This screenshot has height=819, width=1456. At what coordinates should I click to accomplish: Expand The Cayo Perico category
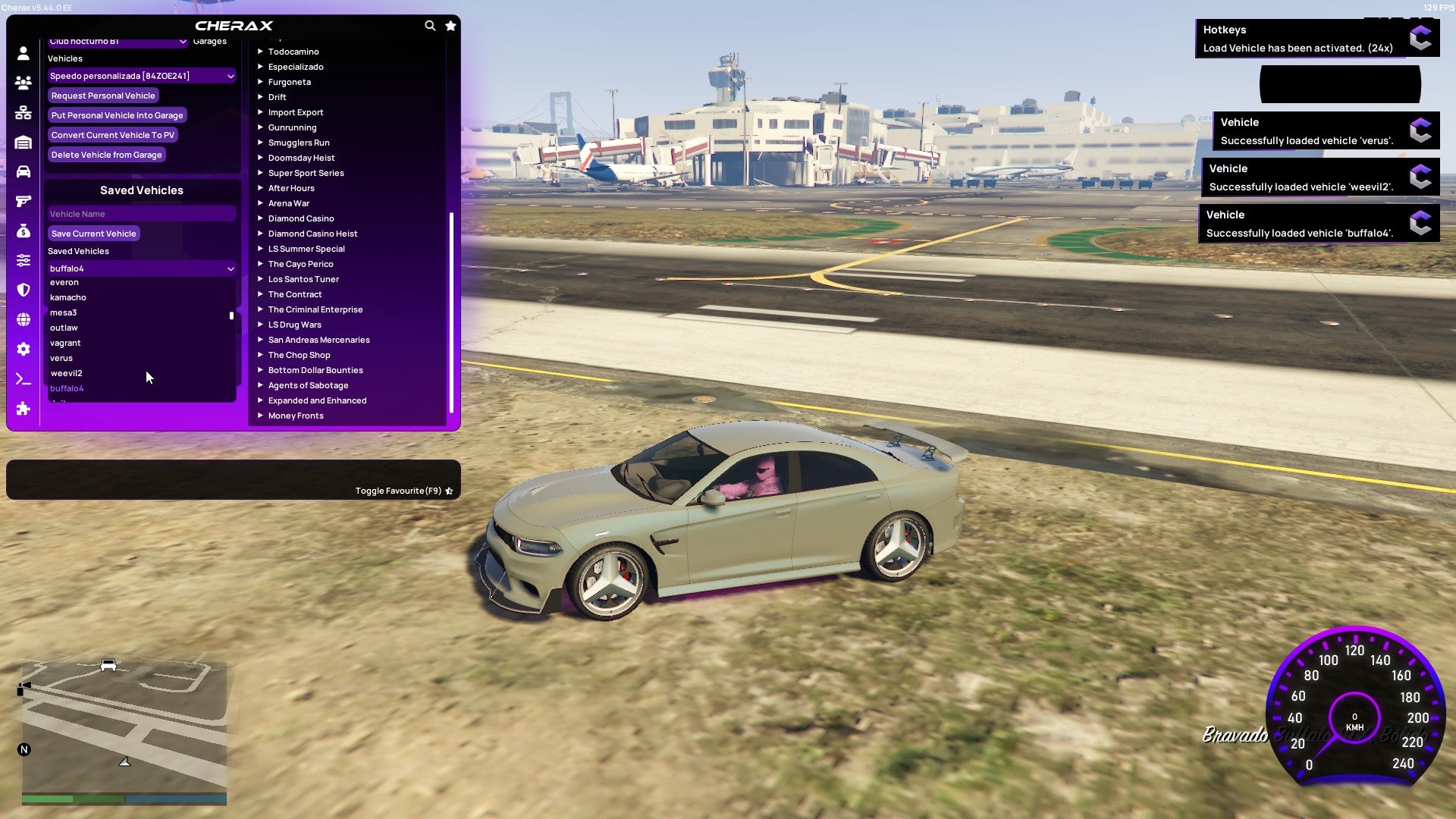pyautogui.click(x=300, y=264)
